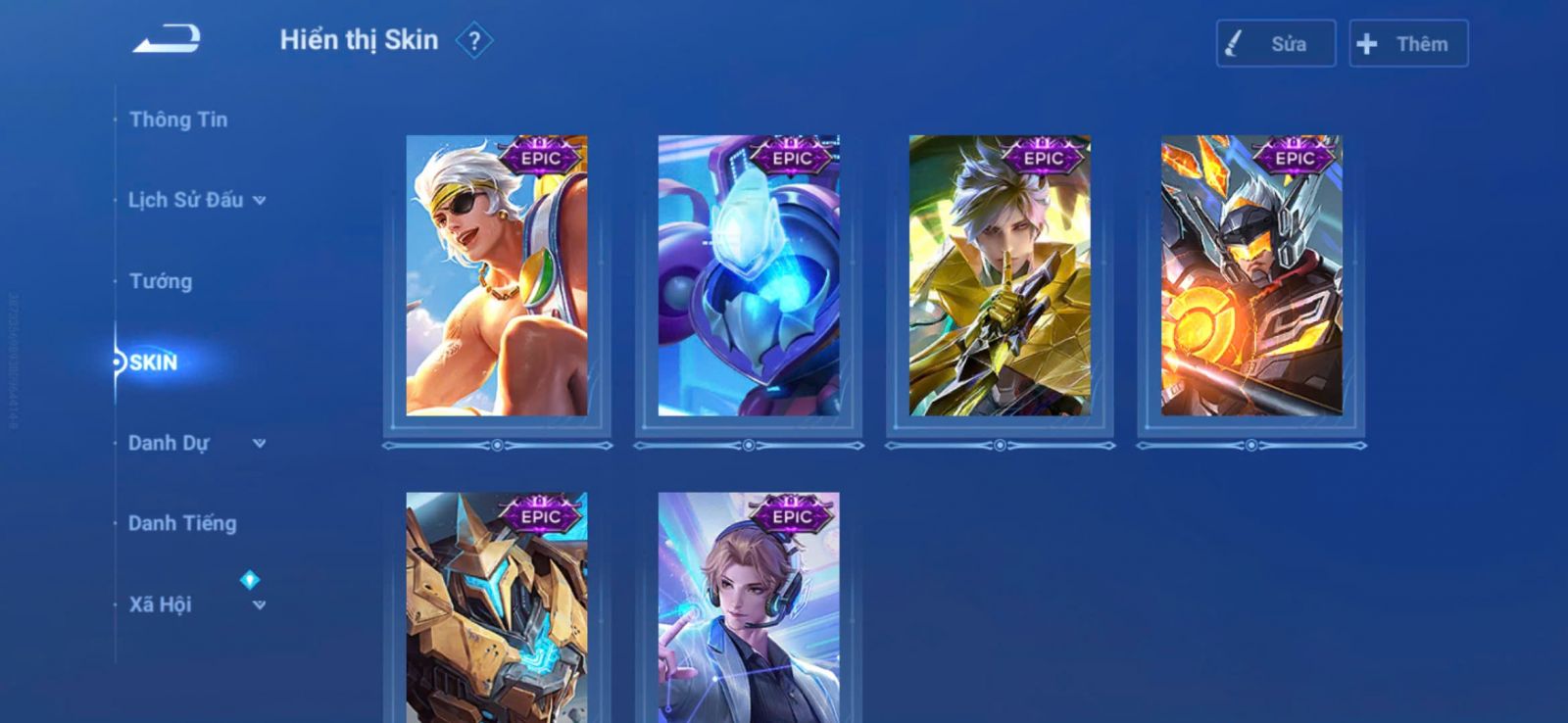Click the Thêm add button
Viewport: 1568px width, 723px height.
pyautogui.click(x=1408, y=44)
